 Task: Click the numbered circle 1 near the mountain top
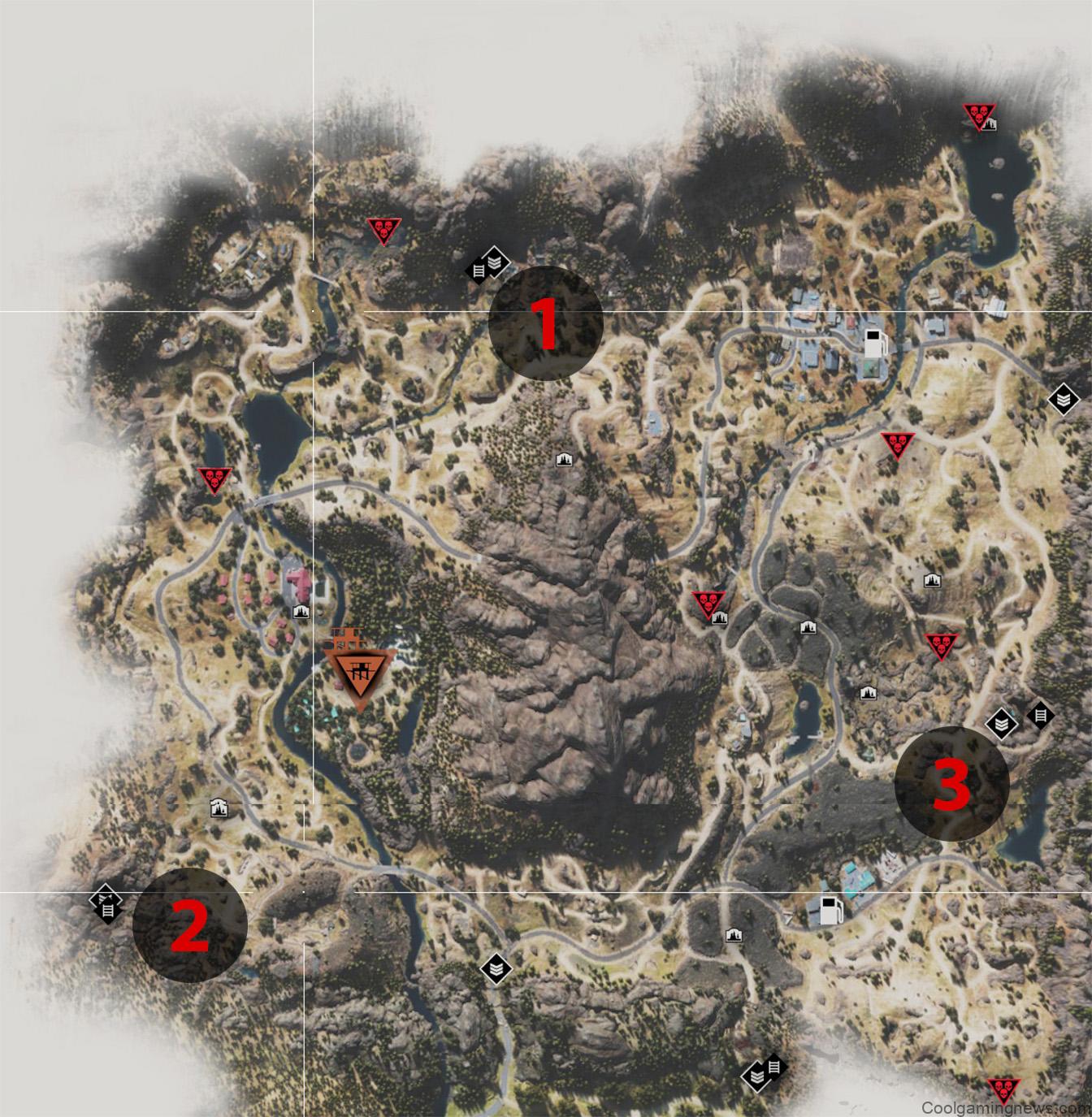click(544, 323)
